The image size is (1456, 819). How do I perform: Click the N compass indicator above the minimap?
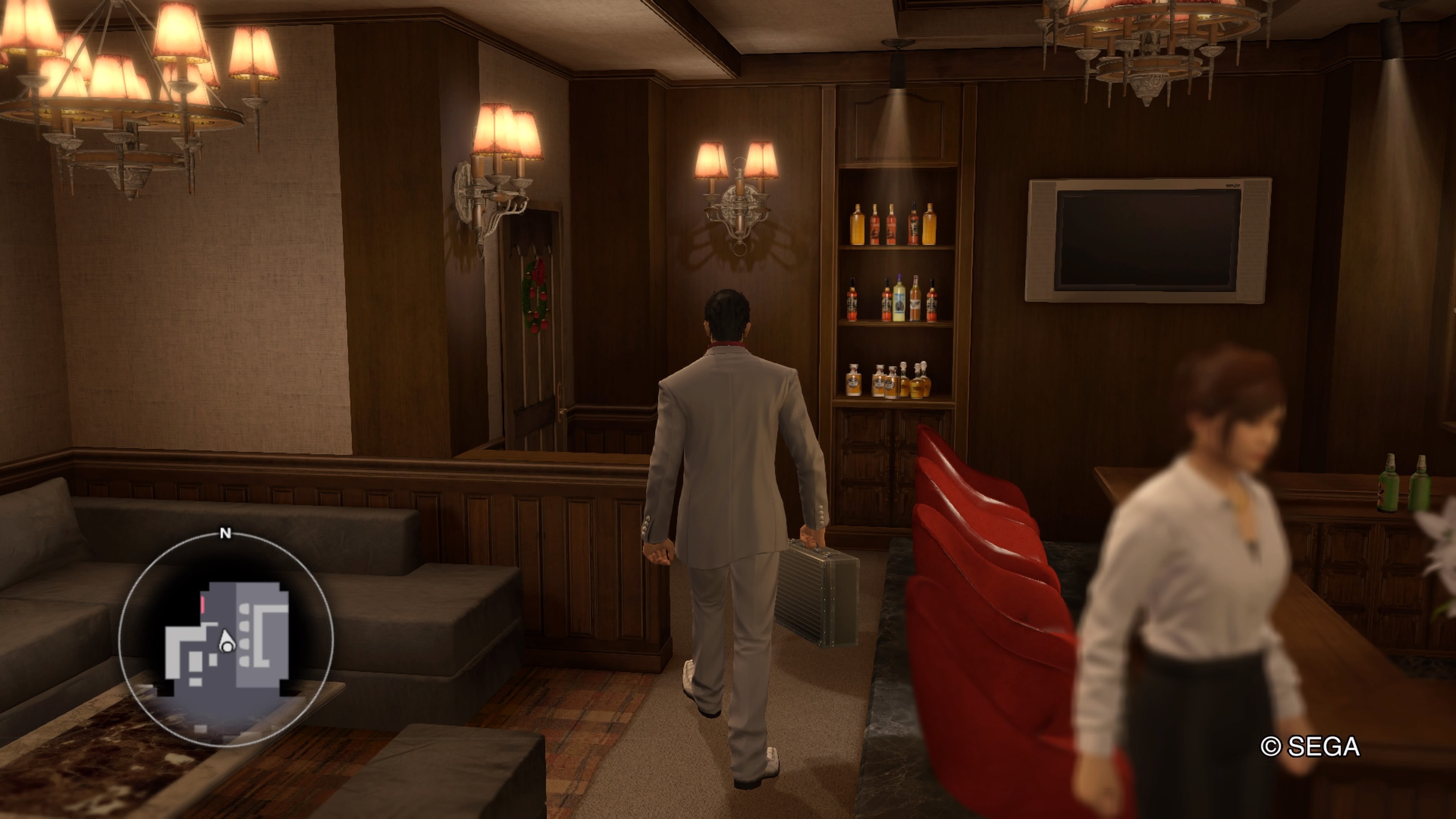(x=226, y=533)
